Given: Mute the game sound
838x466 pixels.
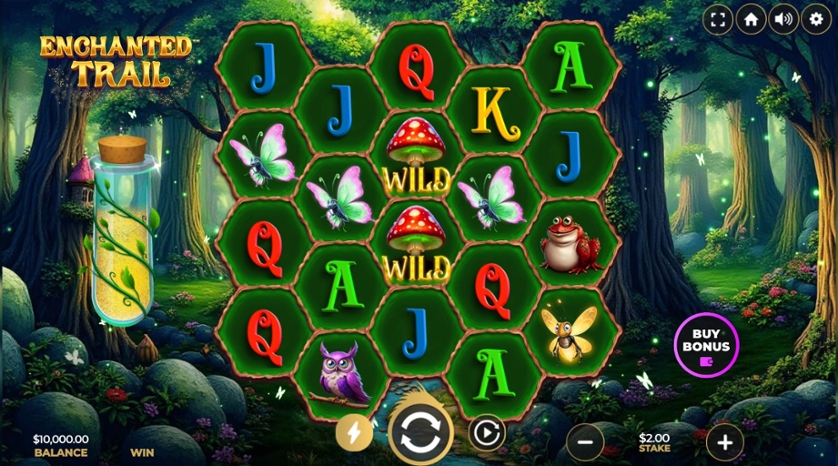Looking at the screenshot, I should point(783,19).
